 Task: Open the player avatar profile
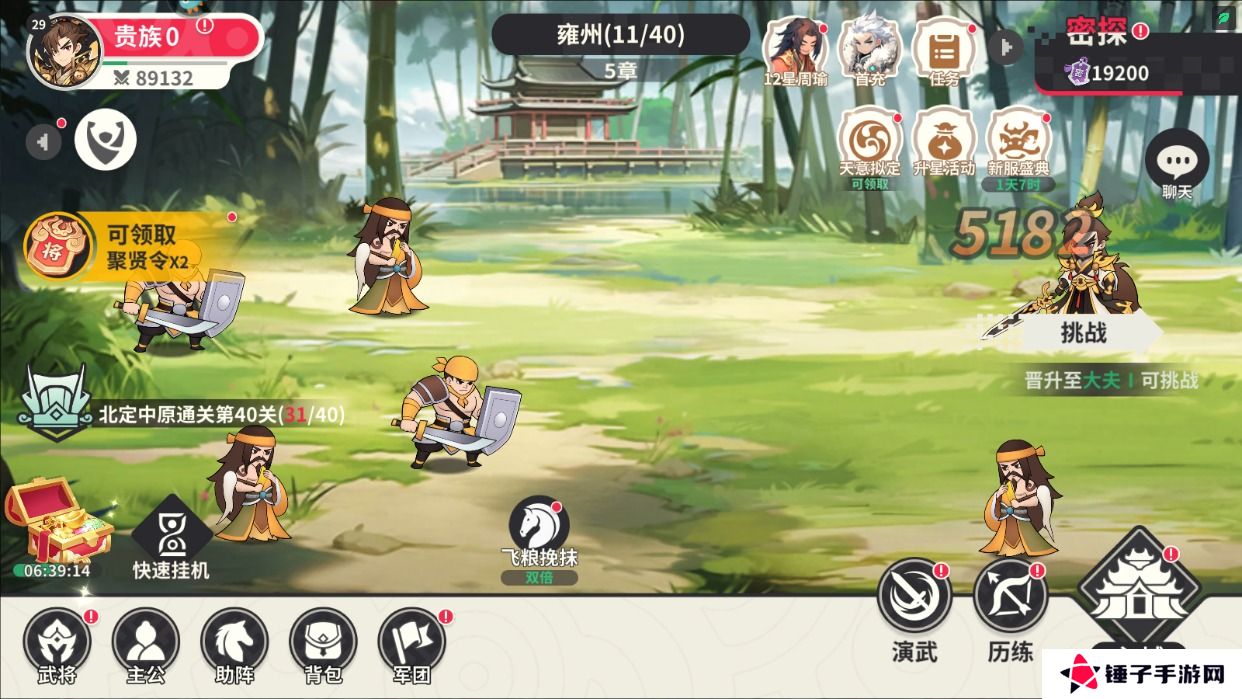click(64, 52)
